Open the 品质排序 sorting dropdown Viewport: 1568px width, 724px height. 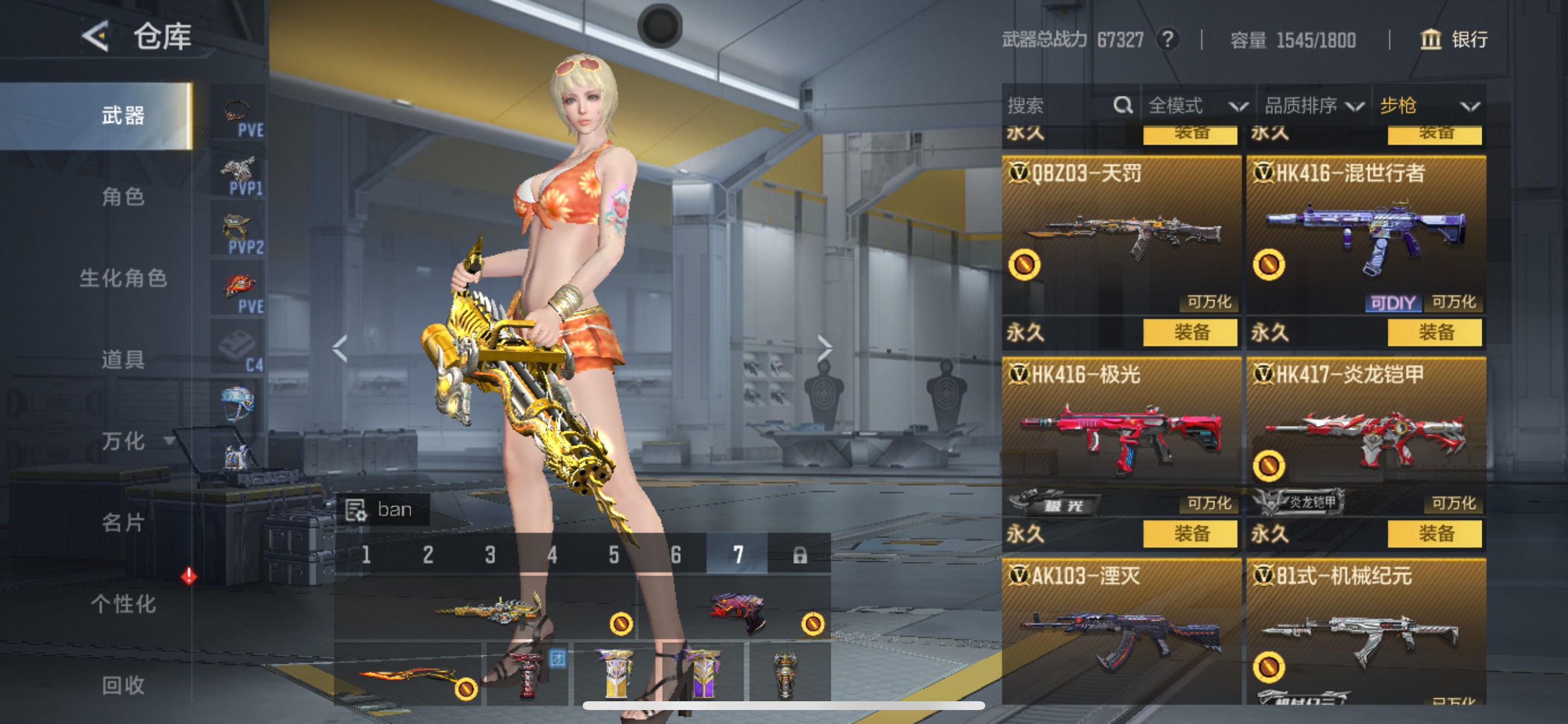[x=1313, y=106]
